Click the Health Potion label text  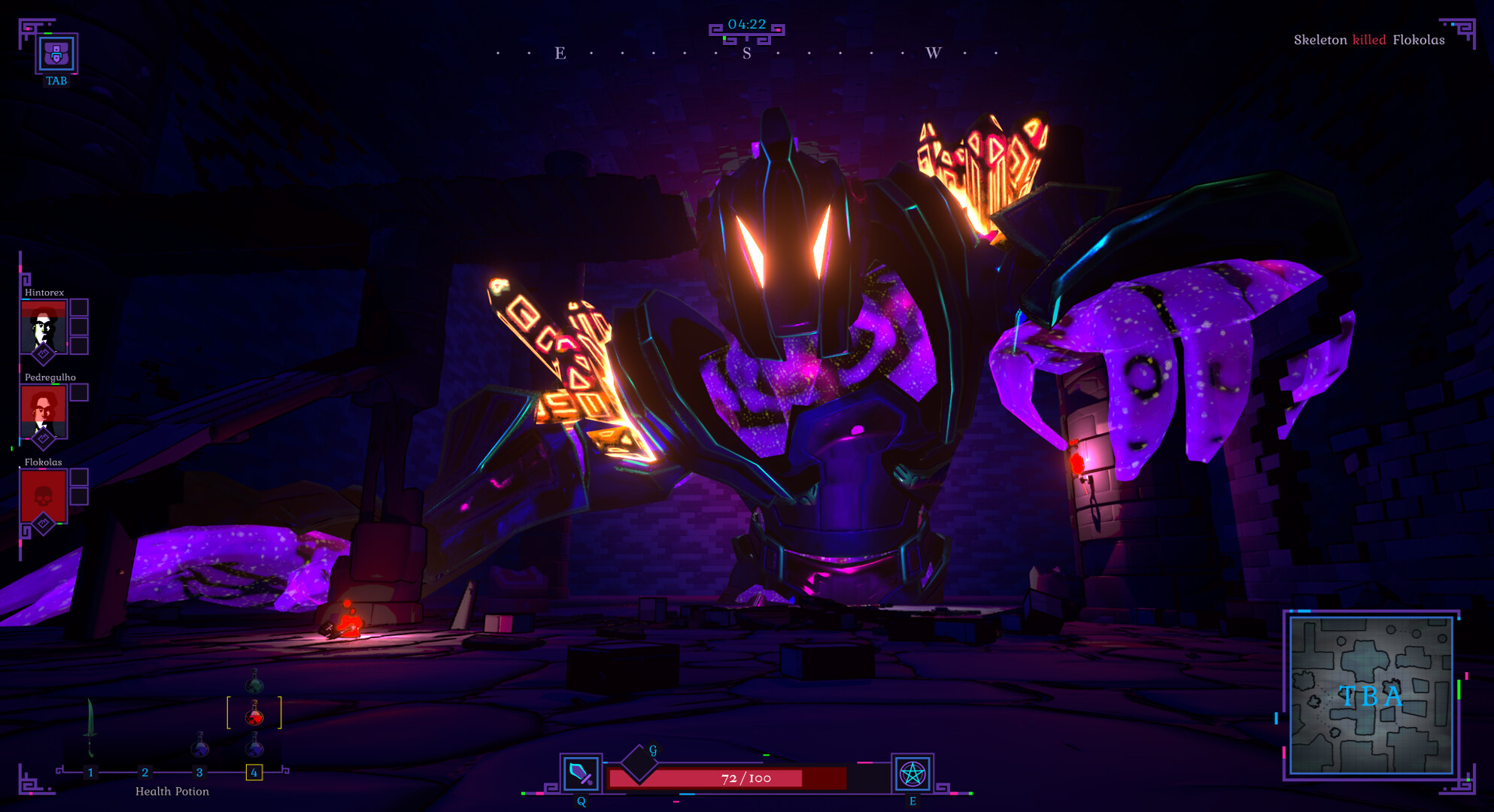coord(172,791)
